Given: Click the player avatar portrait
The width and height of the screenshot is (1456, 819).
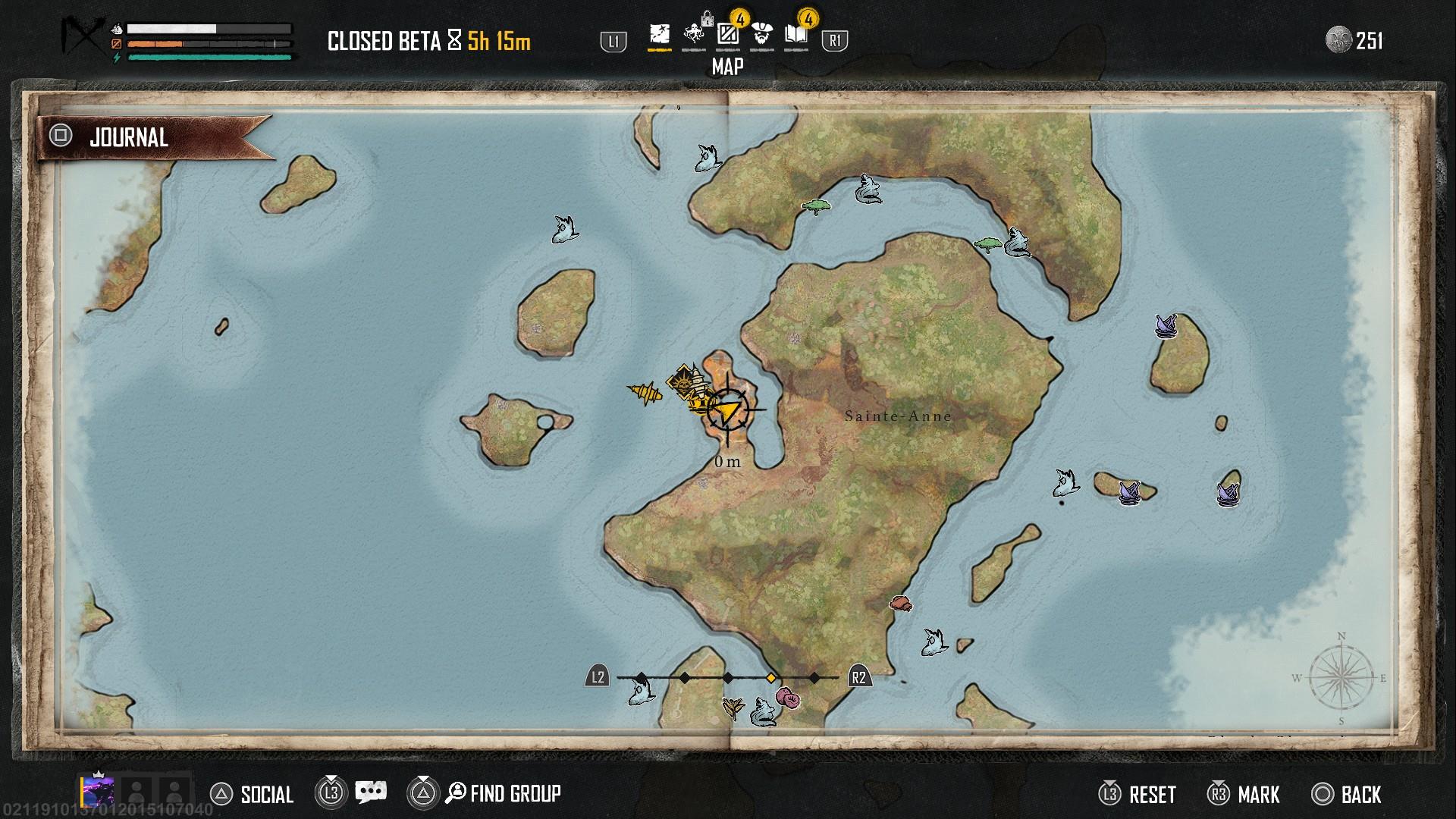Looking at the screenshot, I should [x=99, y=790].
